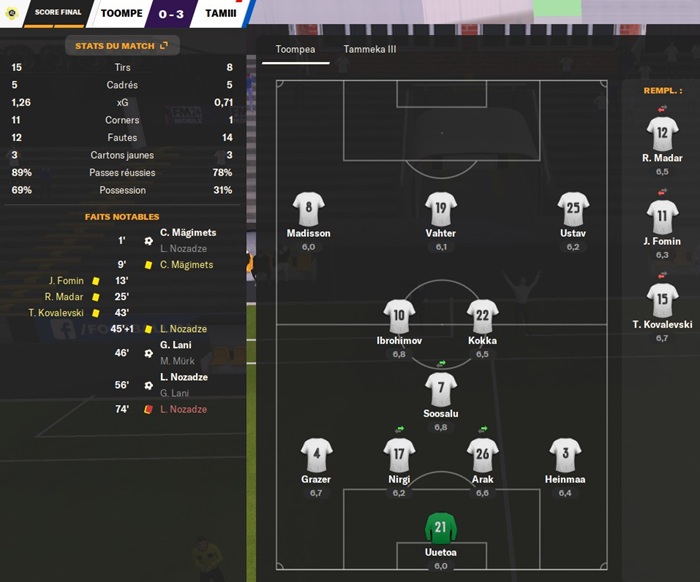Select substitute T. Kovalevski's shirt
This screenshot has width=700, height=582.
(661, 301)
